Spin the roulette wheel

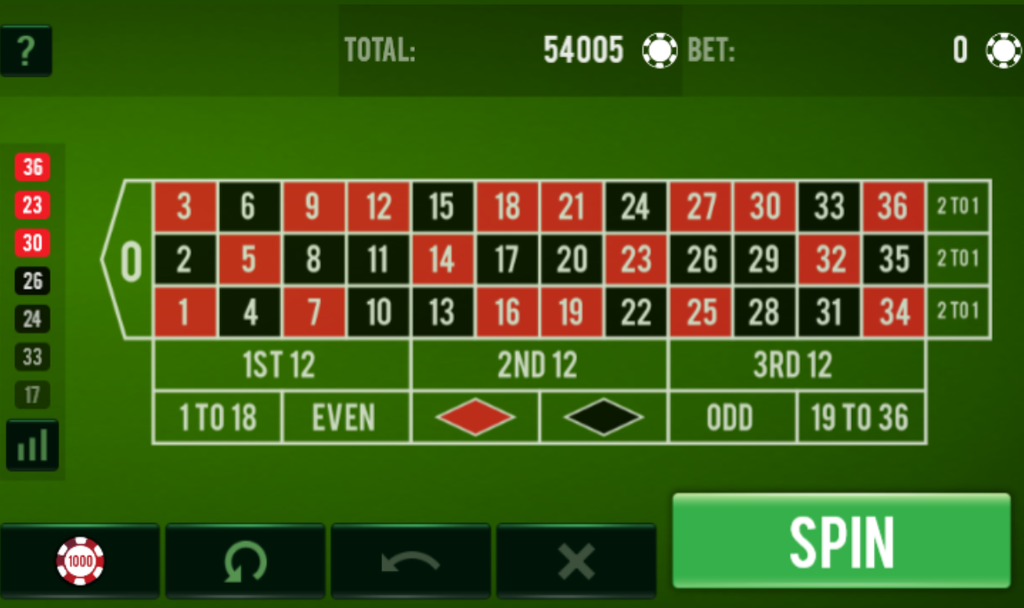tap(841, 541)
